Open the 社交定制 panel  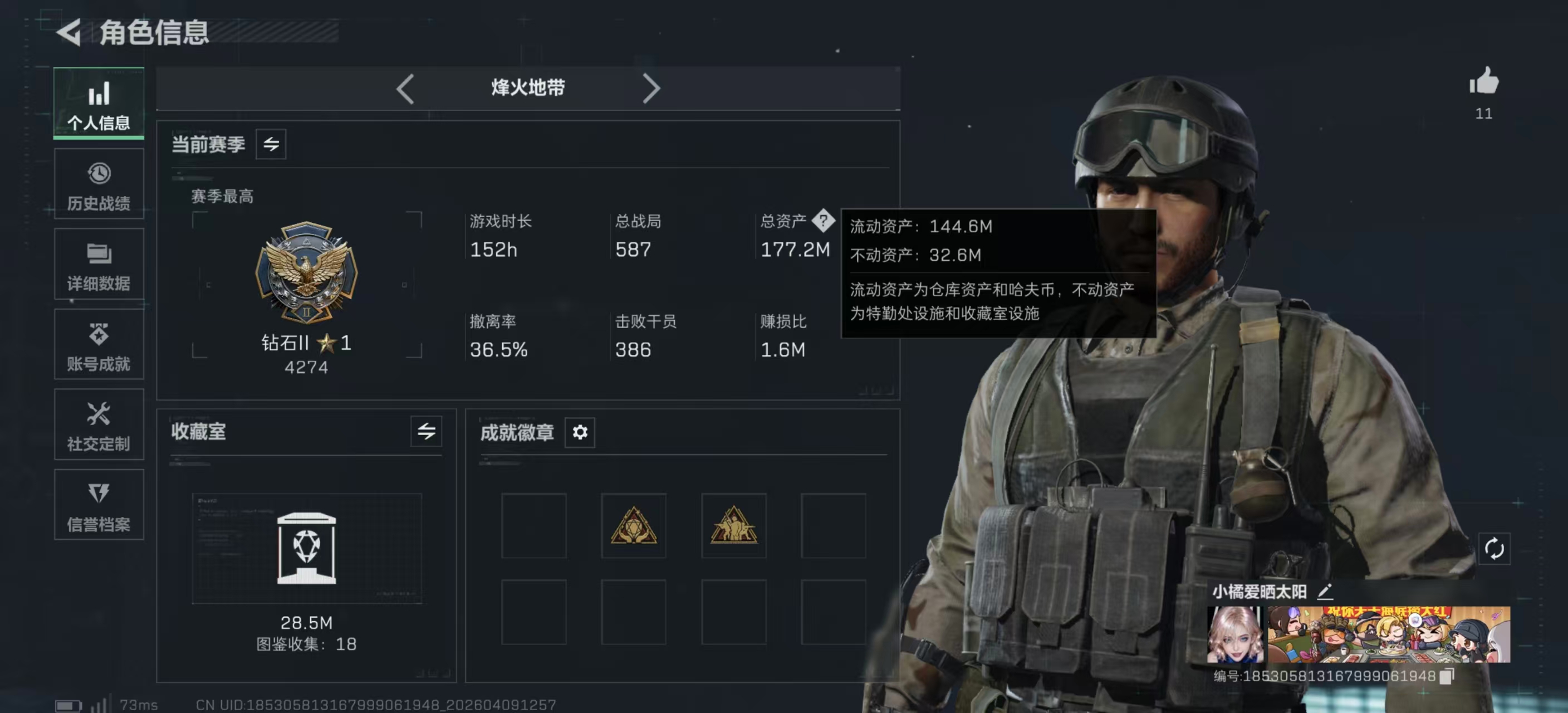point(98,425)
